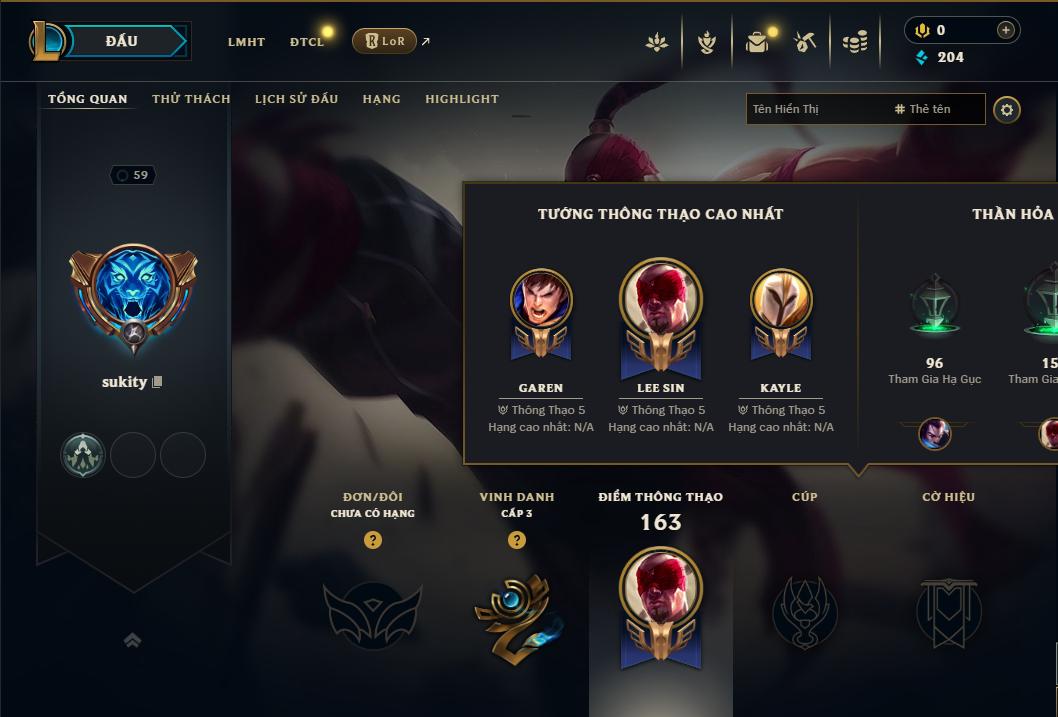Select the Kayle mastery portrait
1058x717 pixels.
click(x=781, y=300)
